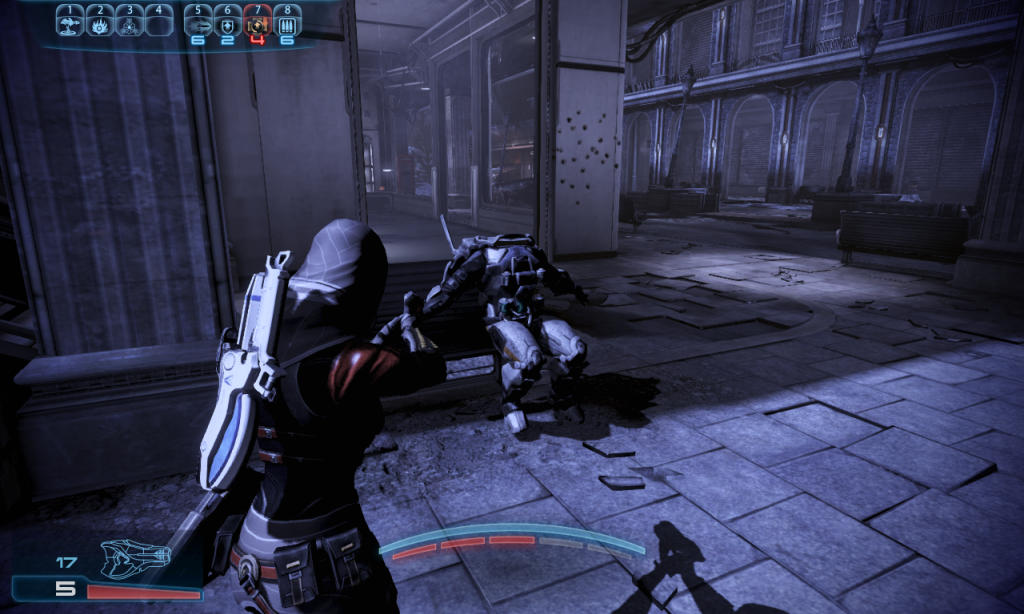Trigger the fiery burst power in slot 2

100,20
